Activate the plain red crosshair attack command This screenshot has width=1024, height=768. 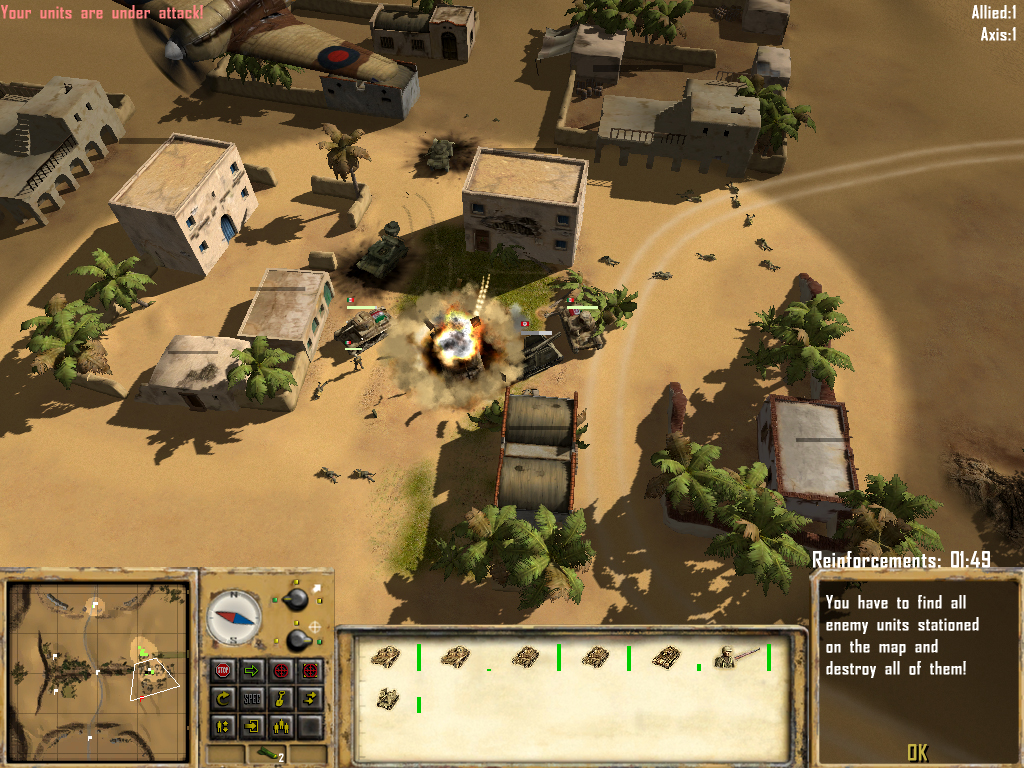281,670
